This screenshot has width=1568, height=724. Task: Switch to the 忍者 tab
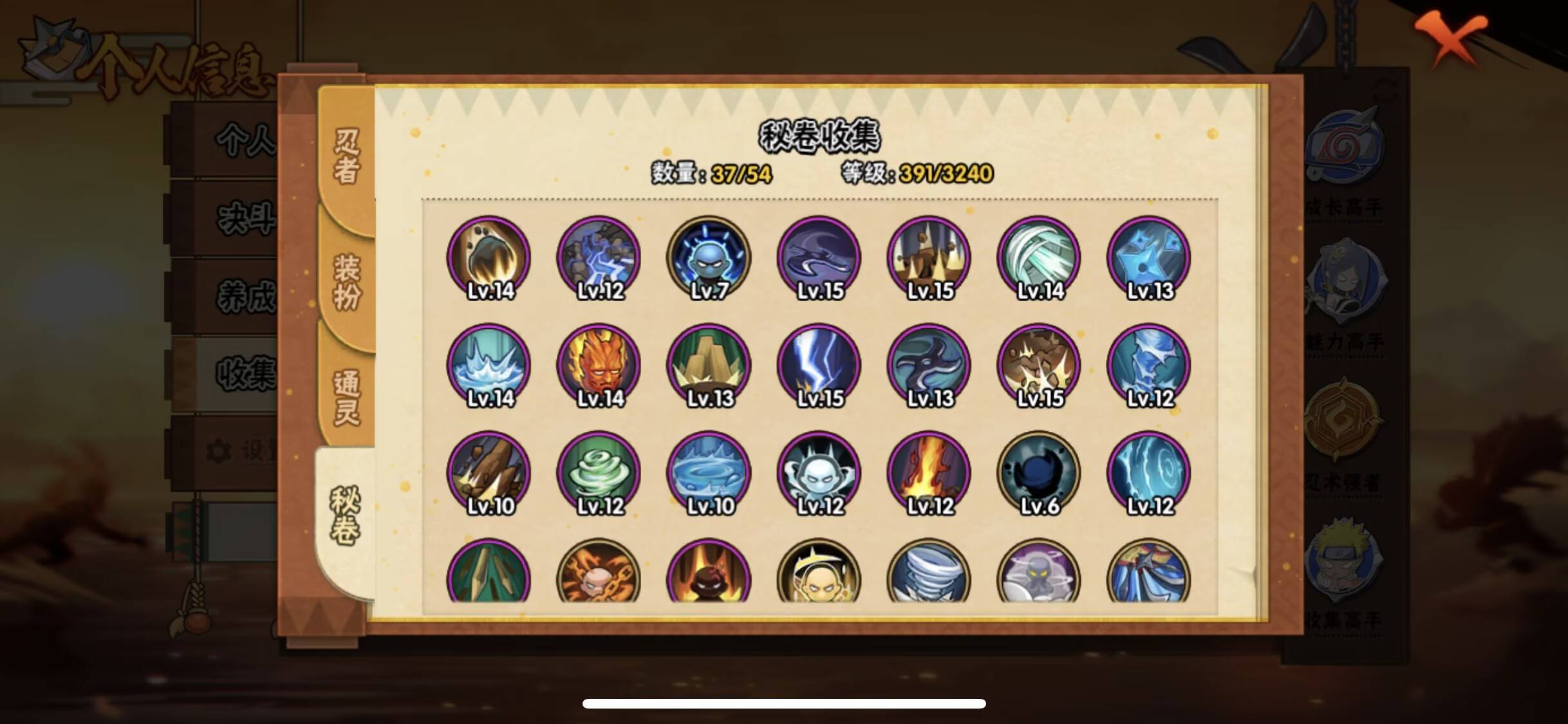346,156
